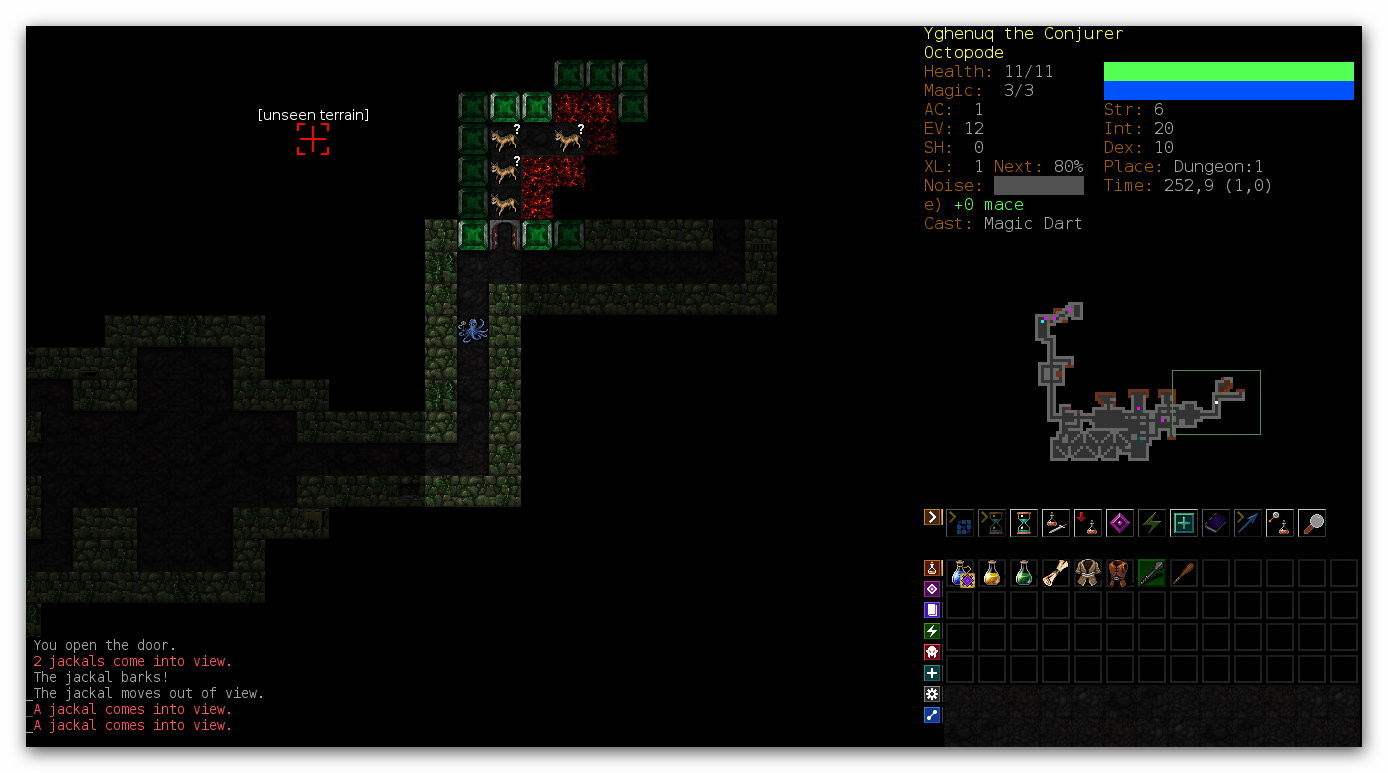Switch to the flask inventory tab

[932, 568]
